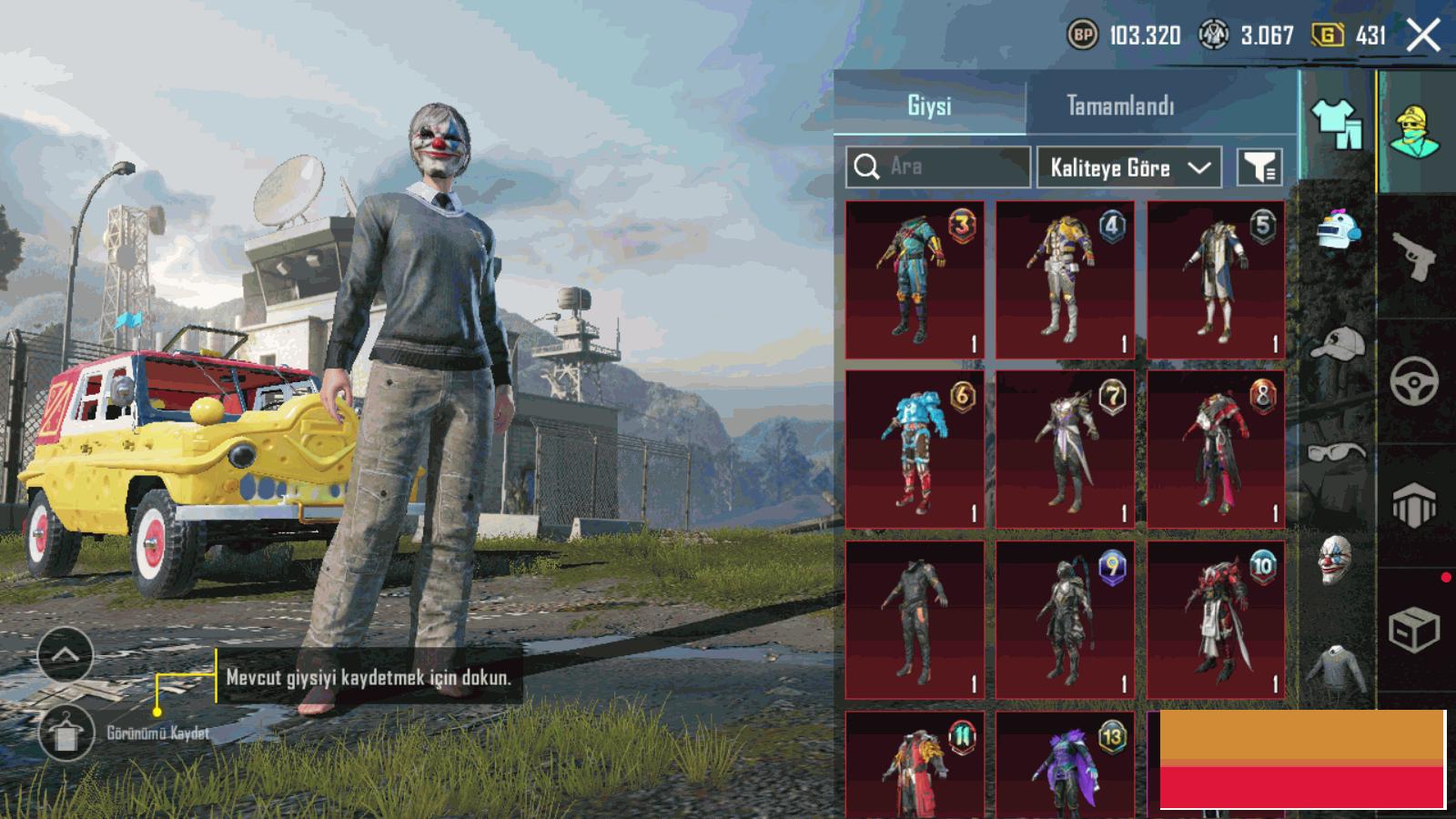Open the vehicle steering wheel category
Screen dimensions: 1456x819
coord(1415,380)
